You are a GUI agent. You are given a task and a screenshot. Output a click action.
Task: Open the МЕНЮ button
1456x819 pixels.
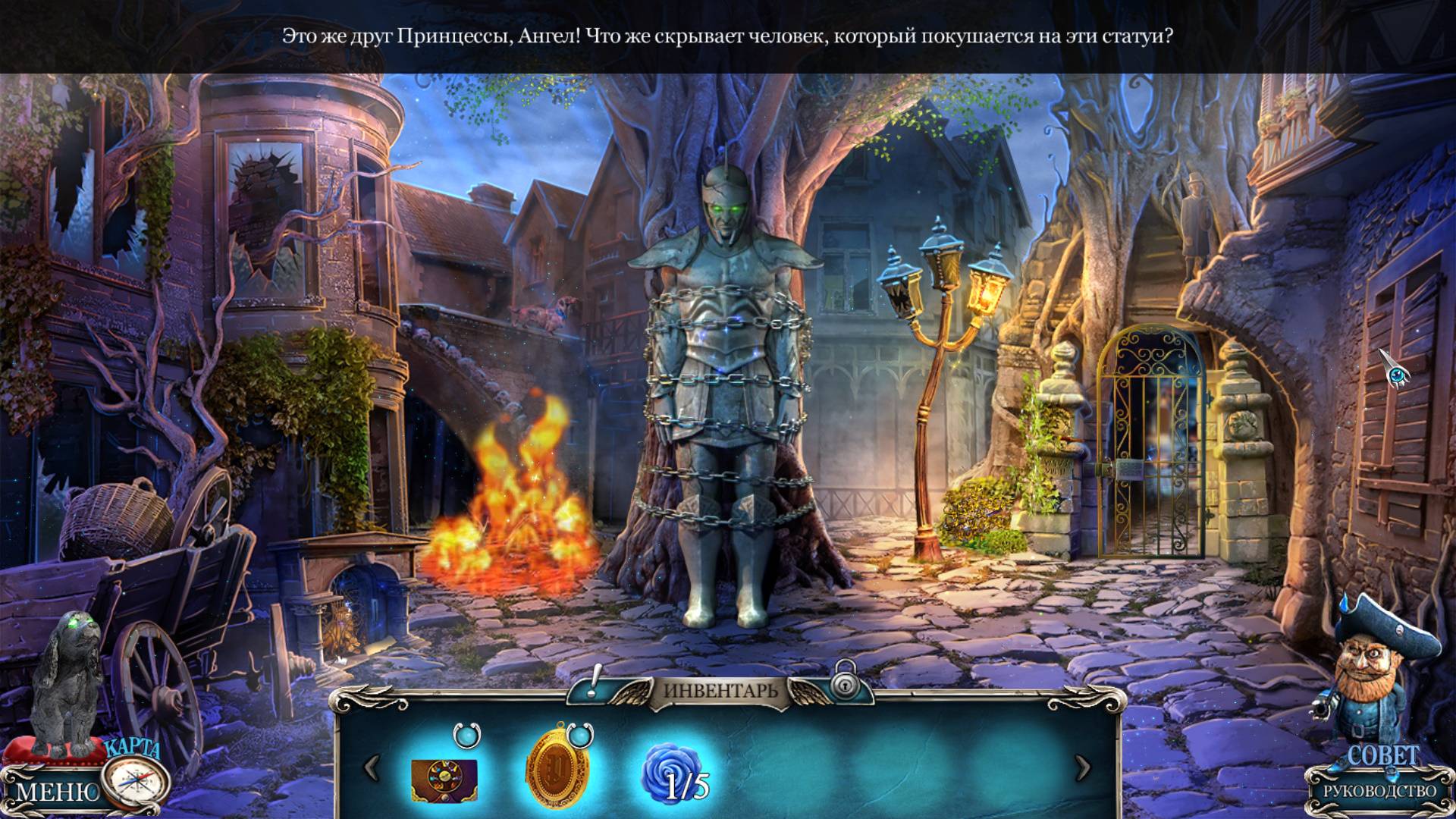[x=56, y=792]
